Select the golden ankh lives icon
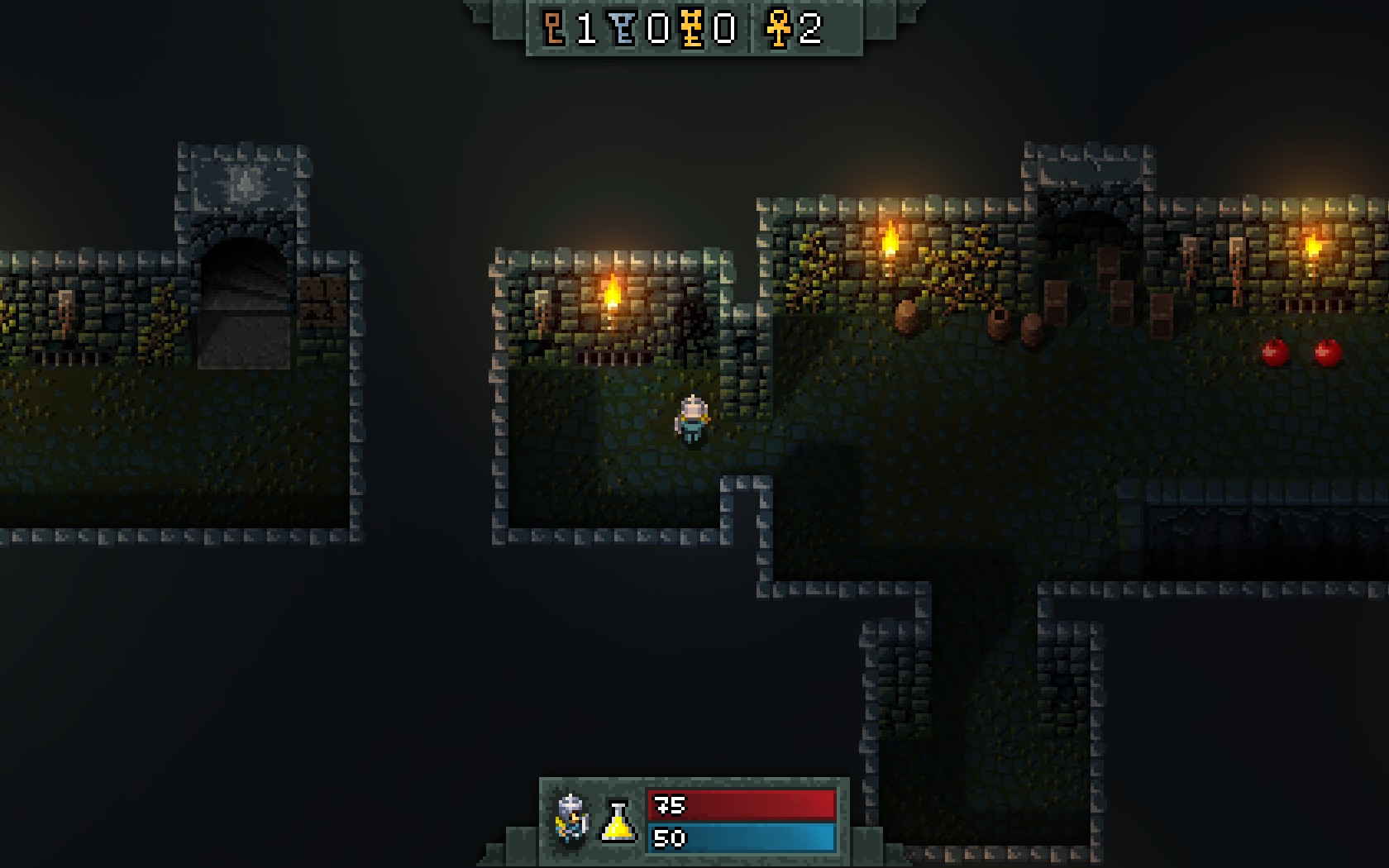 pyautogui.click(x=778, y=29)
